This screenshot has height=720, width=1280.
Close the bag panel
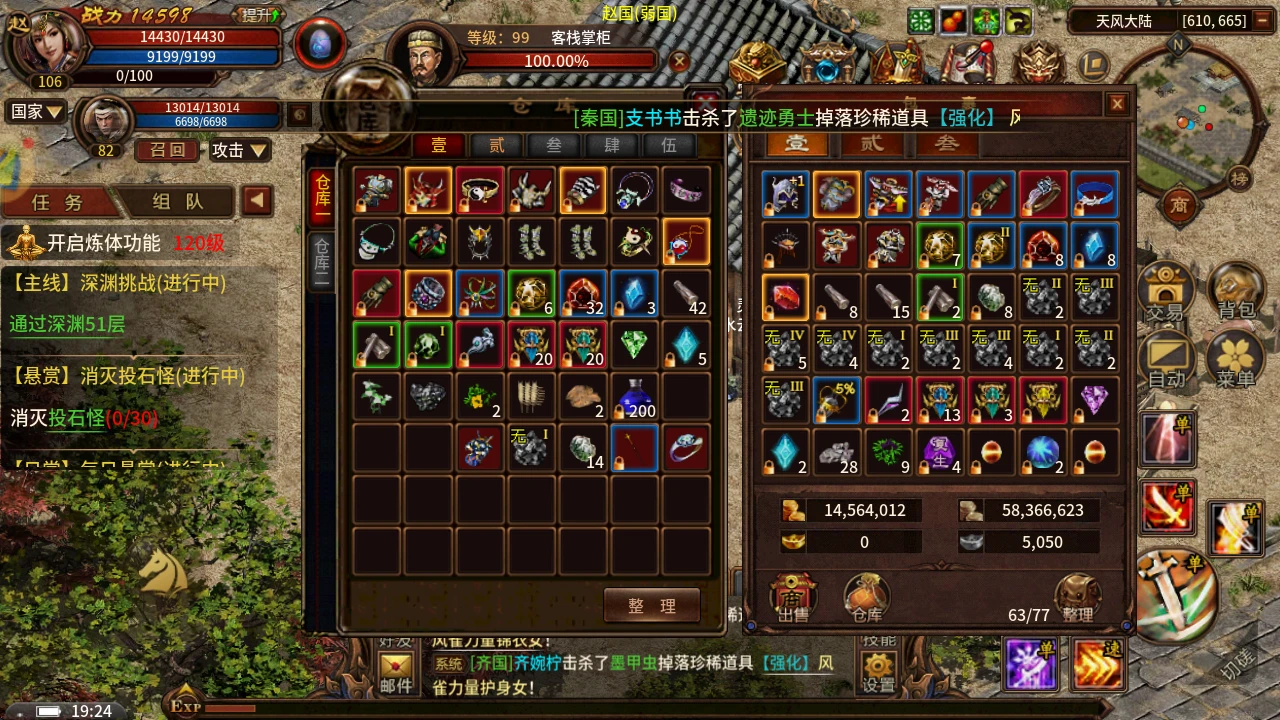(x=1117, y=103)
